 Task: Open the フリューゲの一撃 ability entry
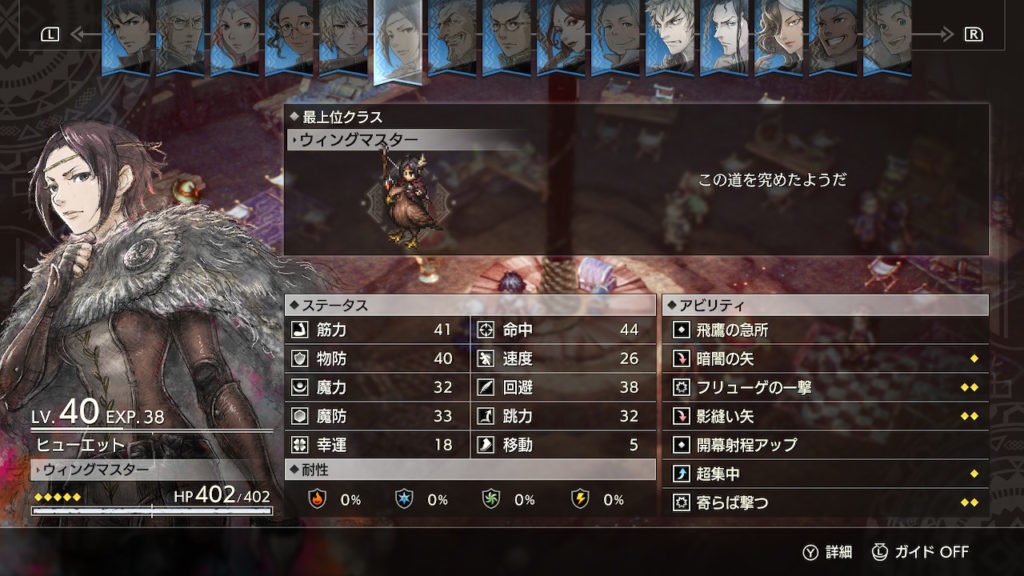(x=823, y=387)
